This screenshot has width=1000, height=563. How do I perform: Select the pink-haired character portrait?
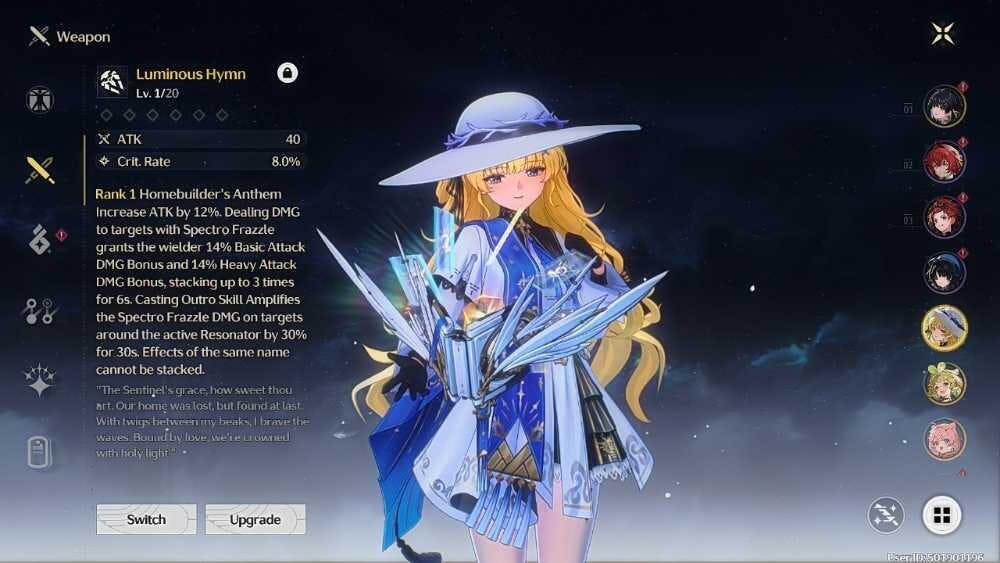point(944,439)
